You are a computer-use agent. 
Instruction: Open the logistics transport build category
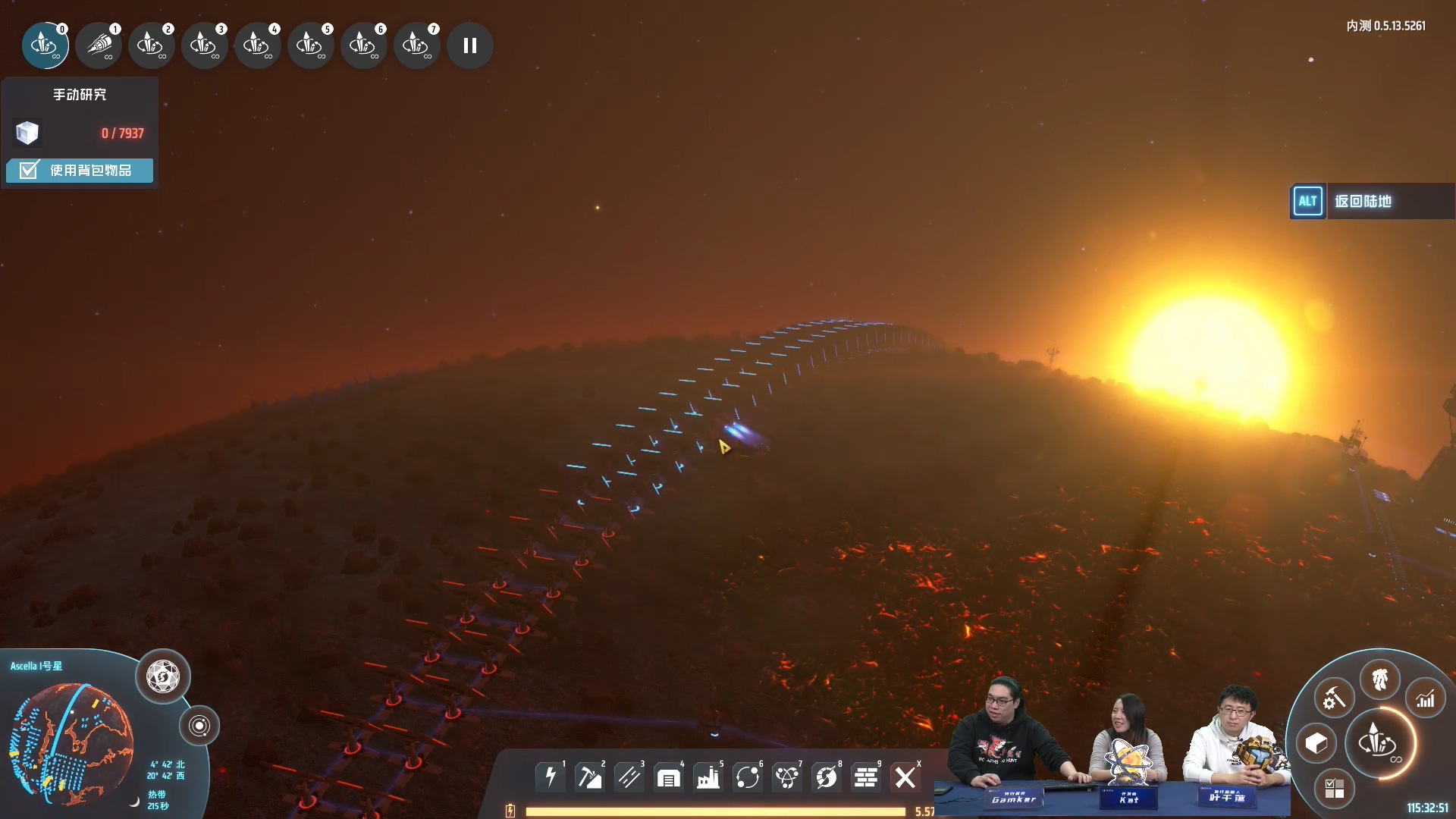748,777
